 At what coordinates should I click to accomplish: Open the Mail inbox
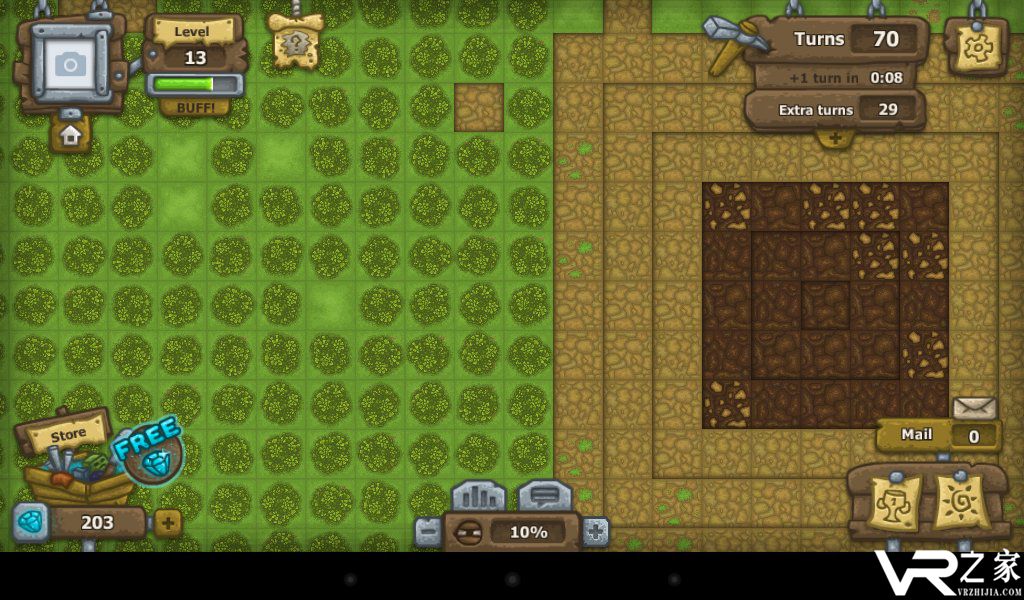click(x=938, y=434)
